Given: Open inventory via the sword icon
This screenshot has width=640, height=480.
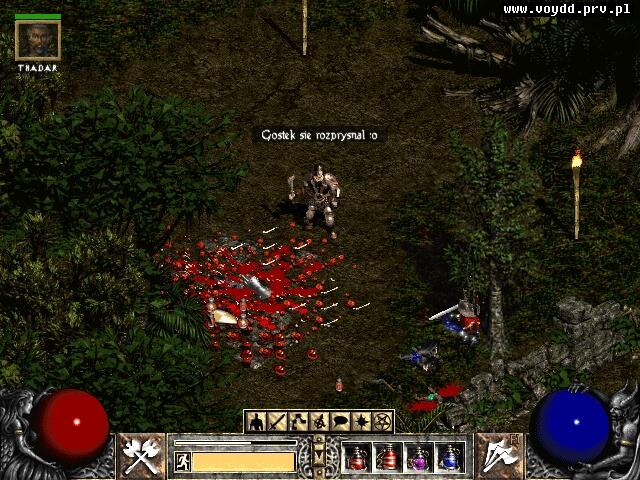Looking at the screenshot, I should (277, 422).
